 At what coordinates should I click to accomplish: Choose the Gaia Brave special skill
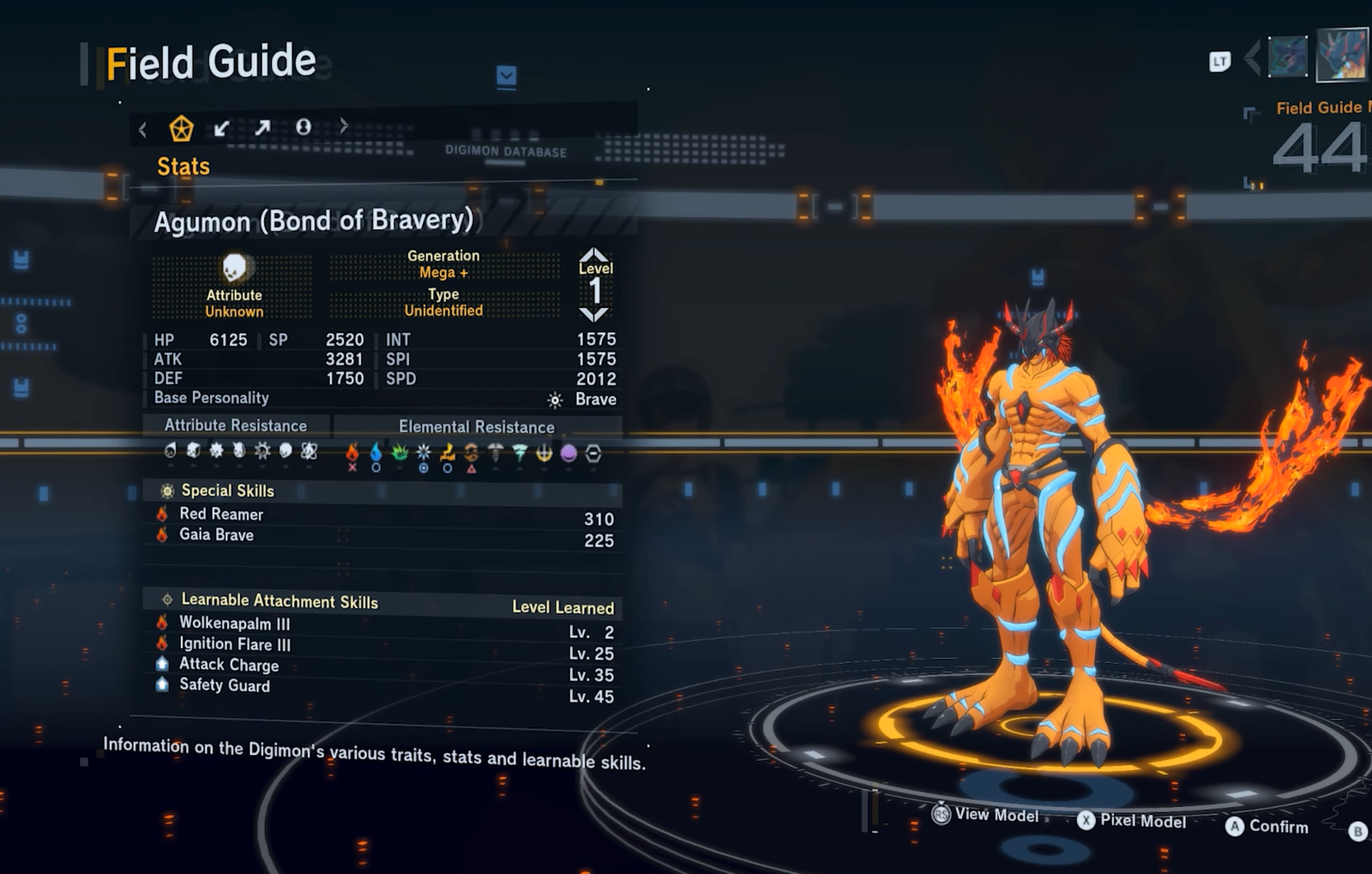(x=216, y=534)
